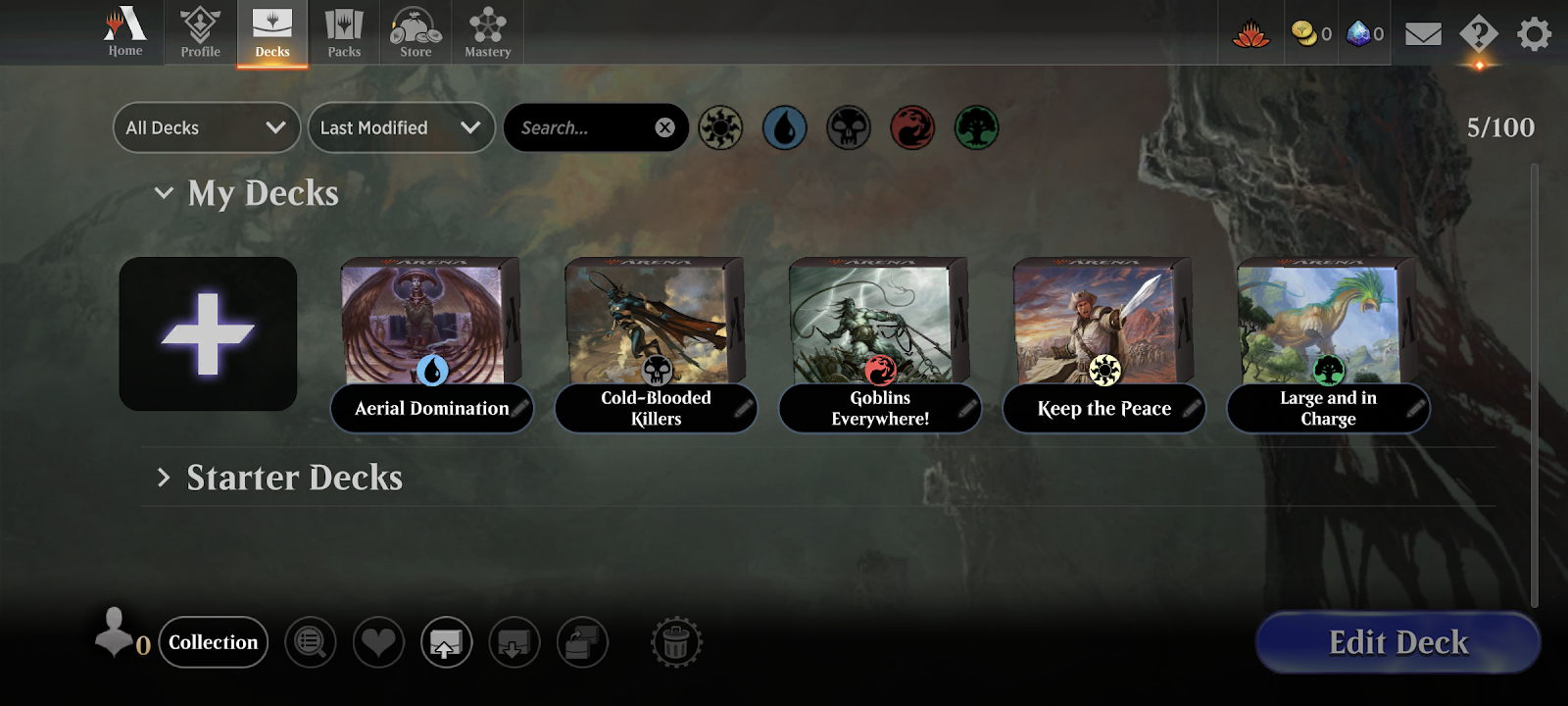Open the gold coins purchase panel
The height and width of the screenshot is (706, 1568).
pyautogui.click(x=1310, y=32)
